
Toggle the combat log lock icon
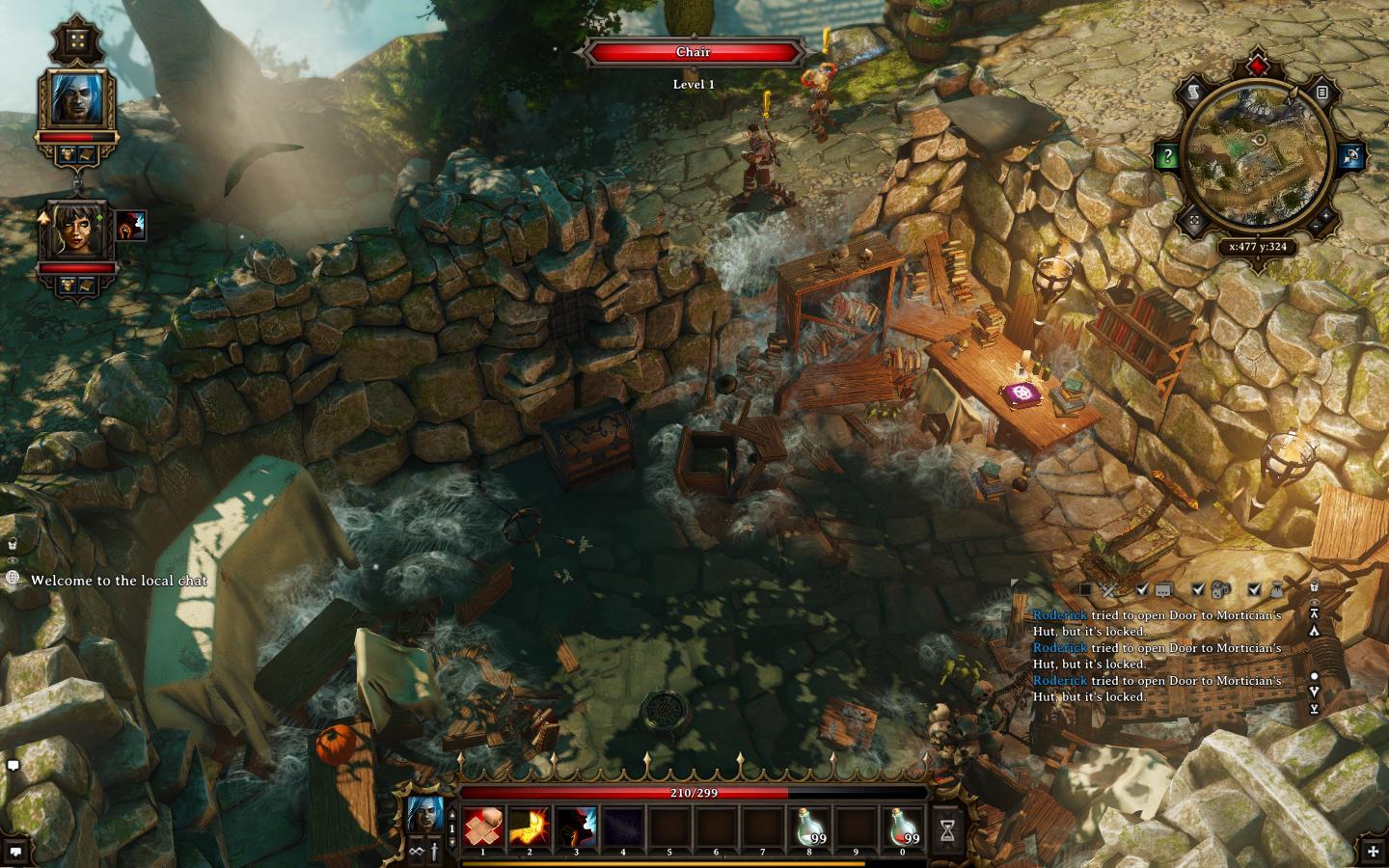(x=1314, y=586)
